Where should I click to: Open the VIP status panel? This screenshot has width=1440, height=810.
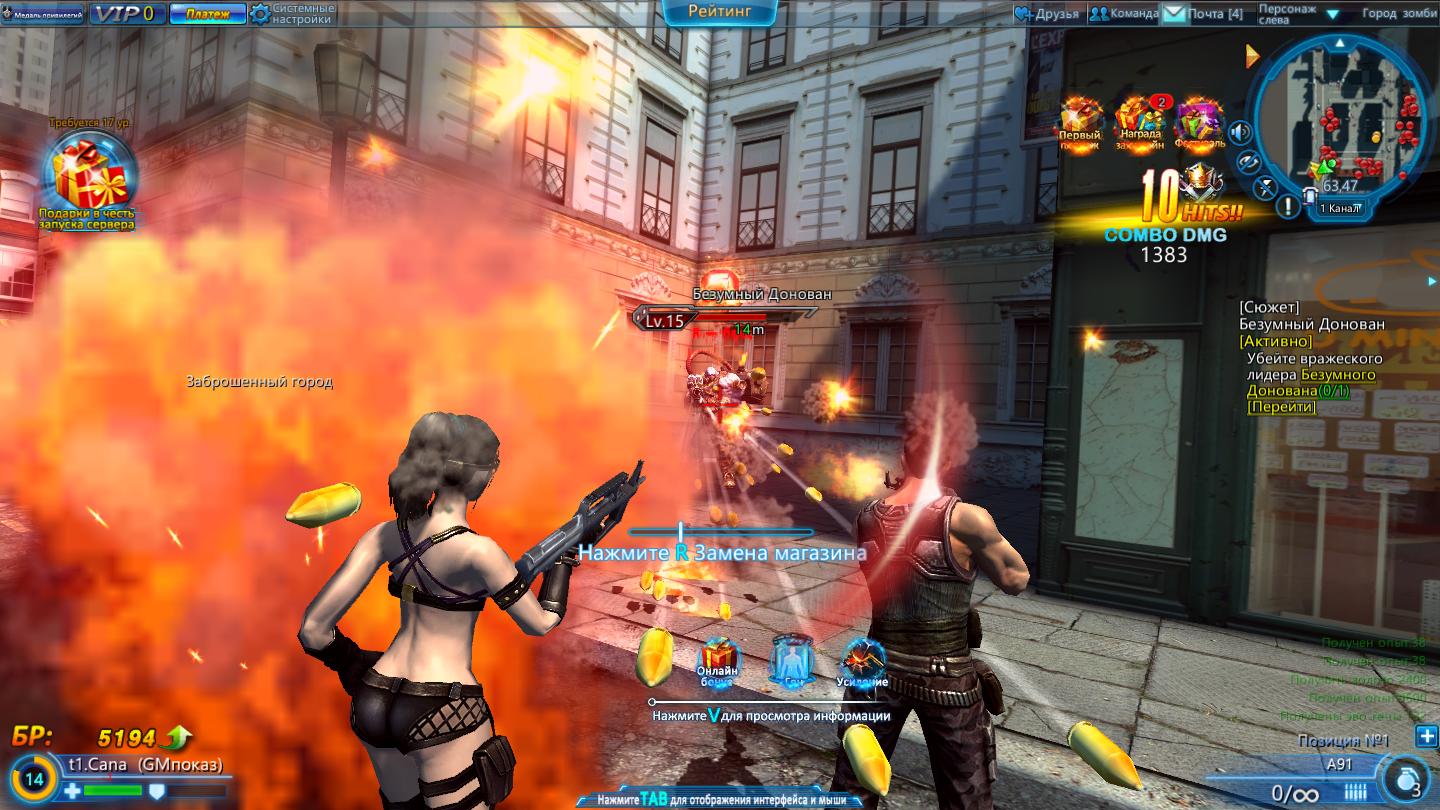[128, 13]
